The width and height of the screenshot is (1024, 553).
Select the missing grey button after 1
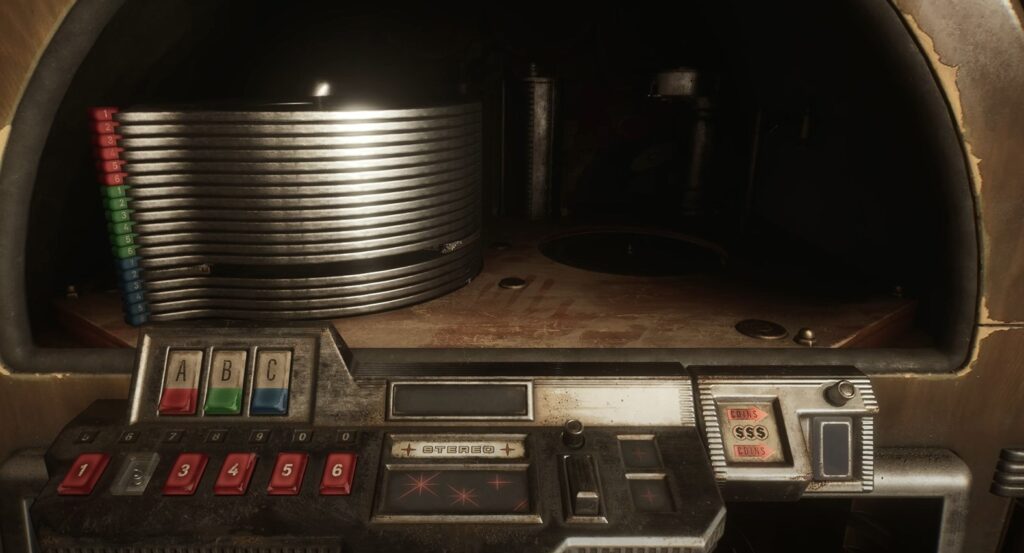pyautogui.click(x=134, y=473)
